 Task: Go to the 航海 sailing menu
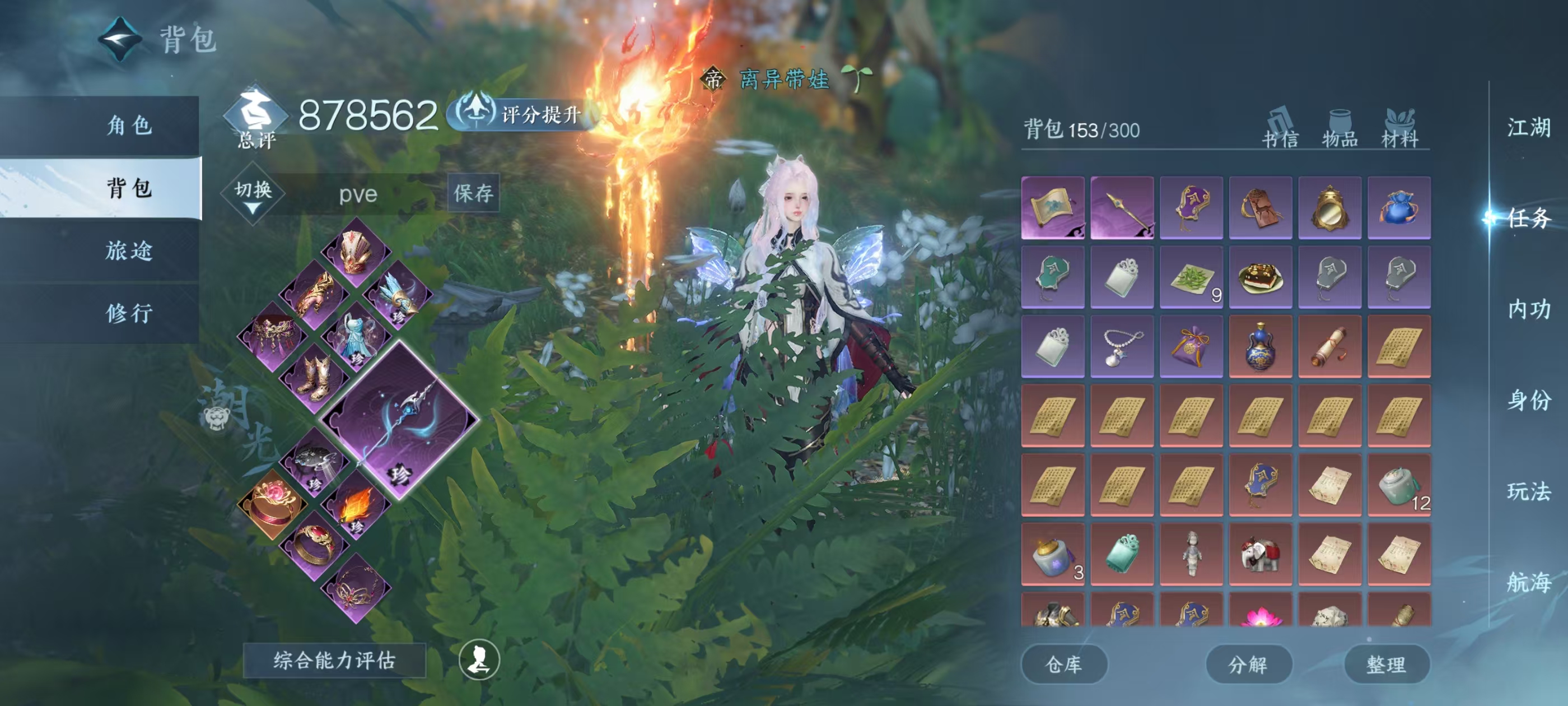pyautogui.click(x=1528, y=582)
